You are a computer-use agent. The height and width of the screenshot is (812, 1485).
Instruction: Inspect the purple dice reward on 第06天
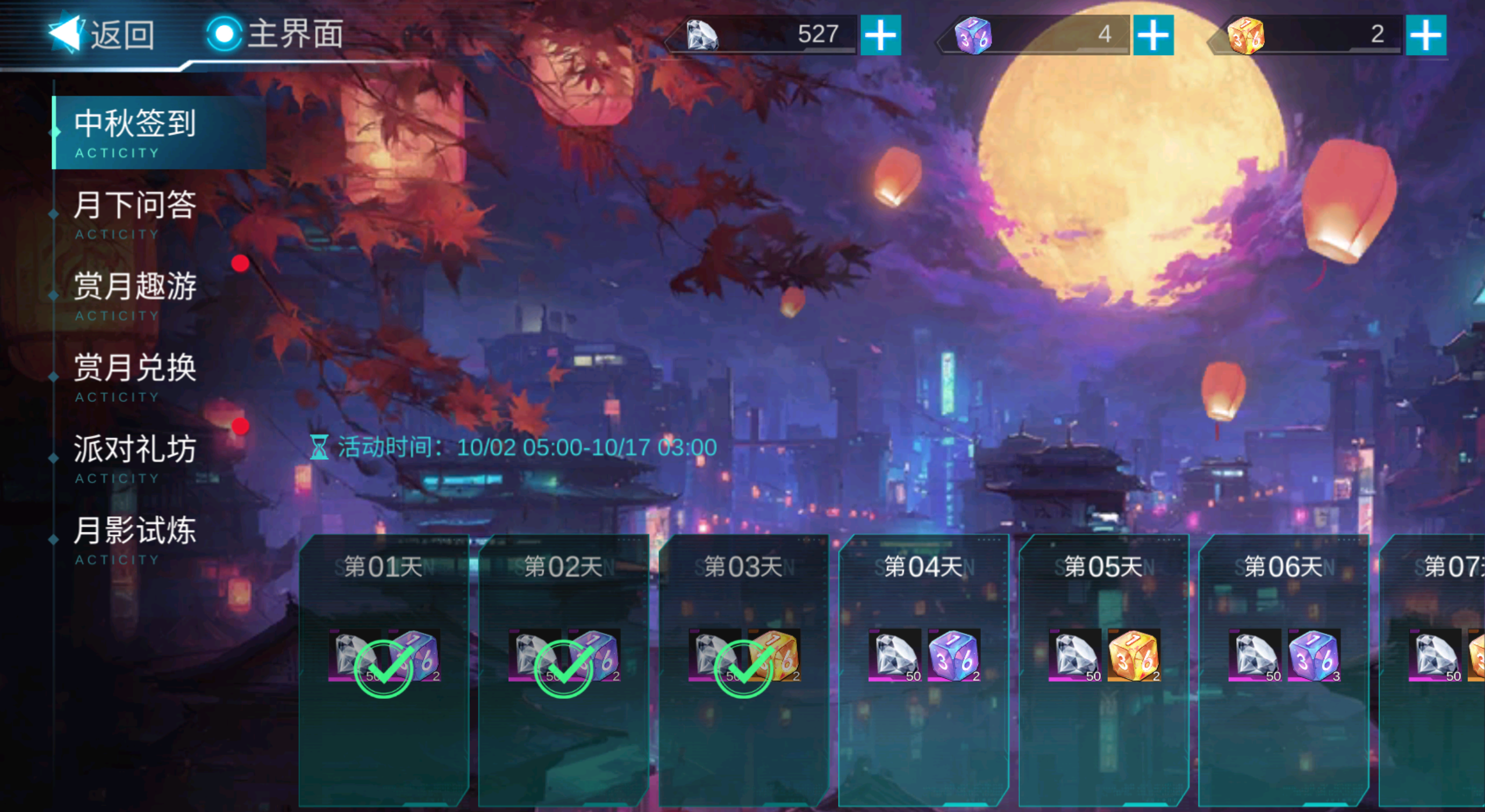(1313, 655)
